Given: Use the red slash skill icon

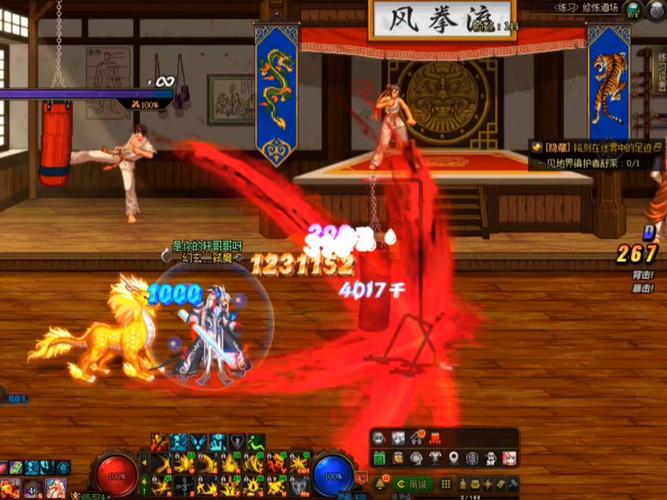Looking at the screenshot, I should click(158, 441).
